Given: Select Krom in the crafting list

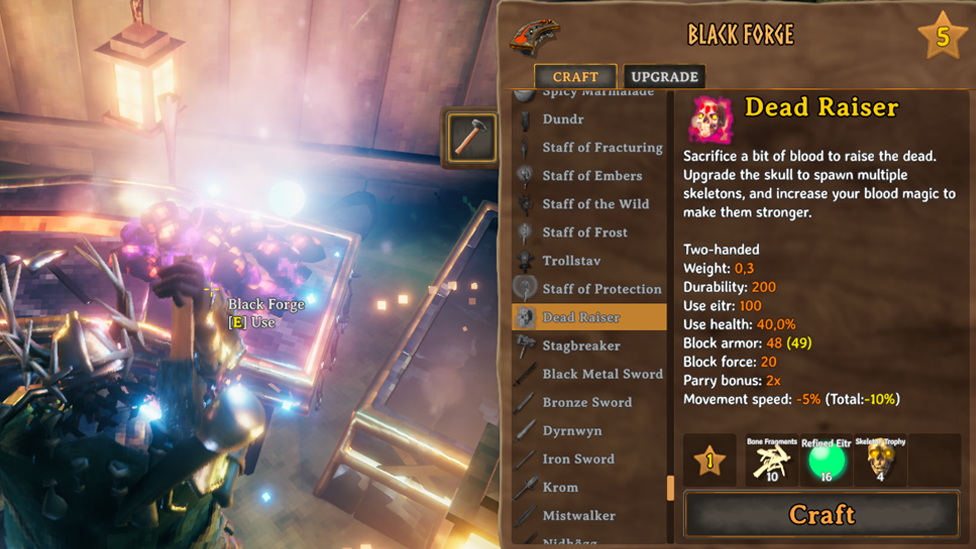Looking at the screenshot, I should [x=560, y=488].
